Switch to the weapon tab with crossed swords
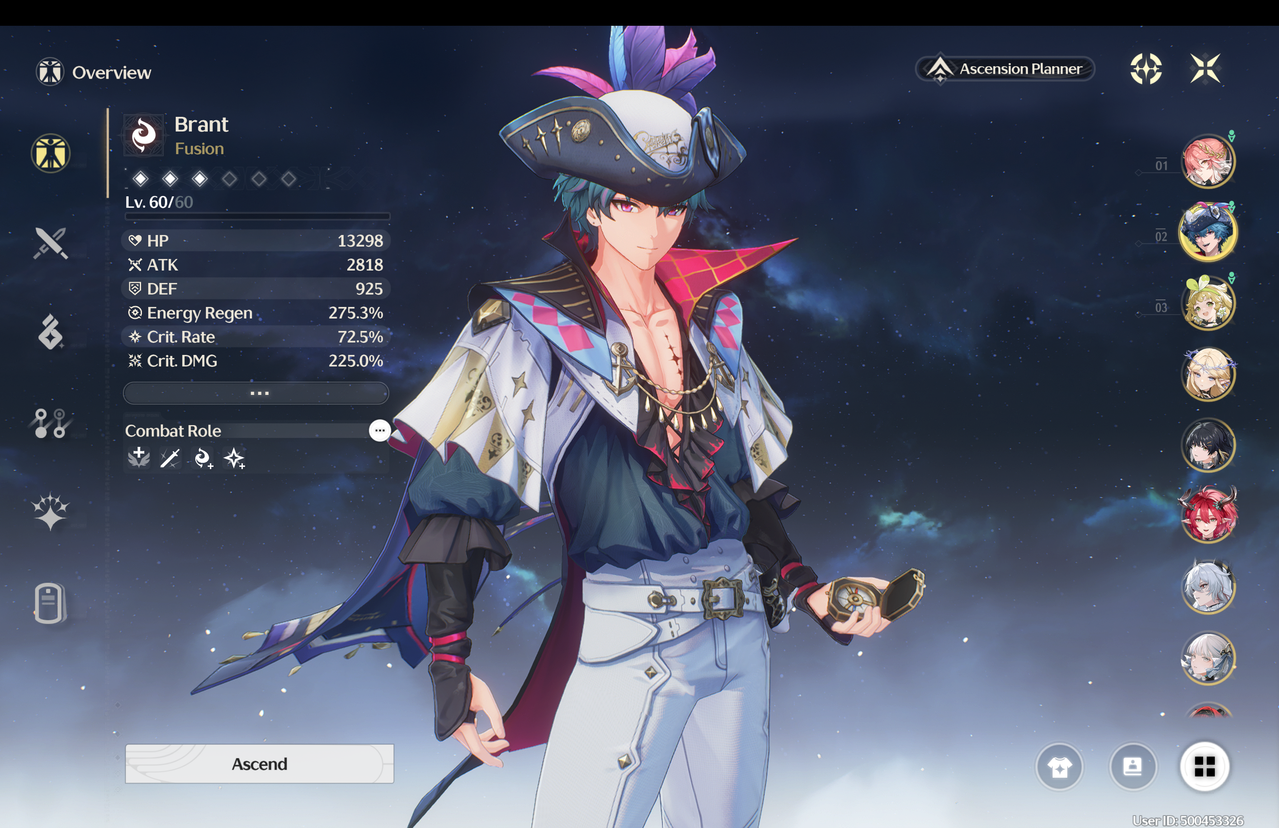The image size is (1279, 828). click(50, 243)
